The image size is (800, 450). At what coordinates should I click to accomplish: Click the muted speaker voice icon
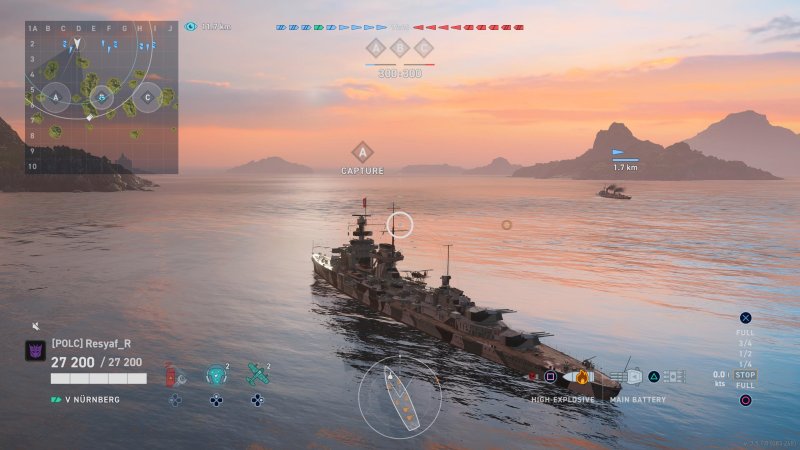(x=35, y=326)
